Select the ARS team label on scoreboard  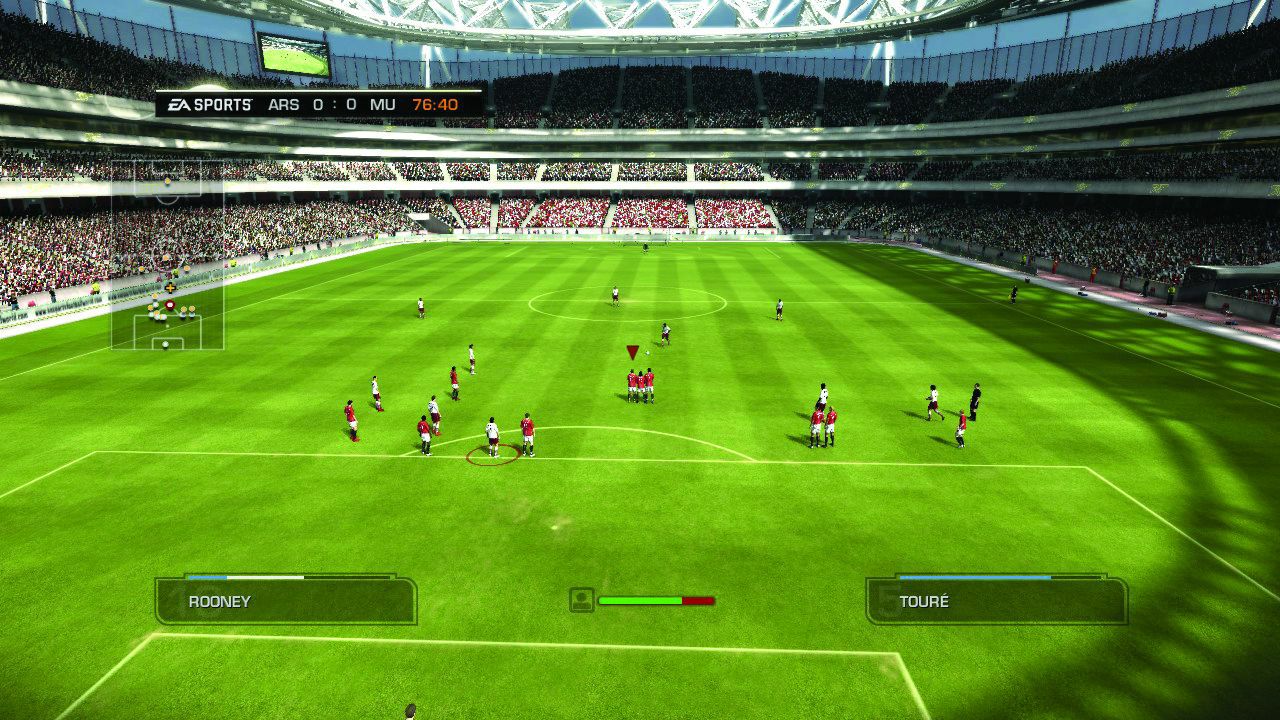click(285, 103)
